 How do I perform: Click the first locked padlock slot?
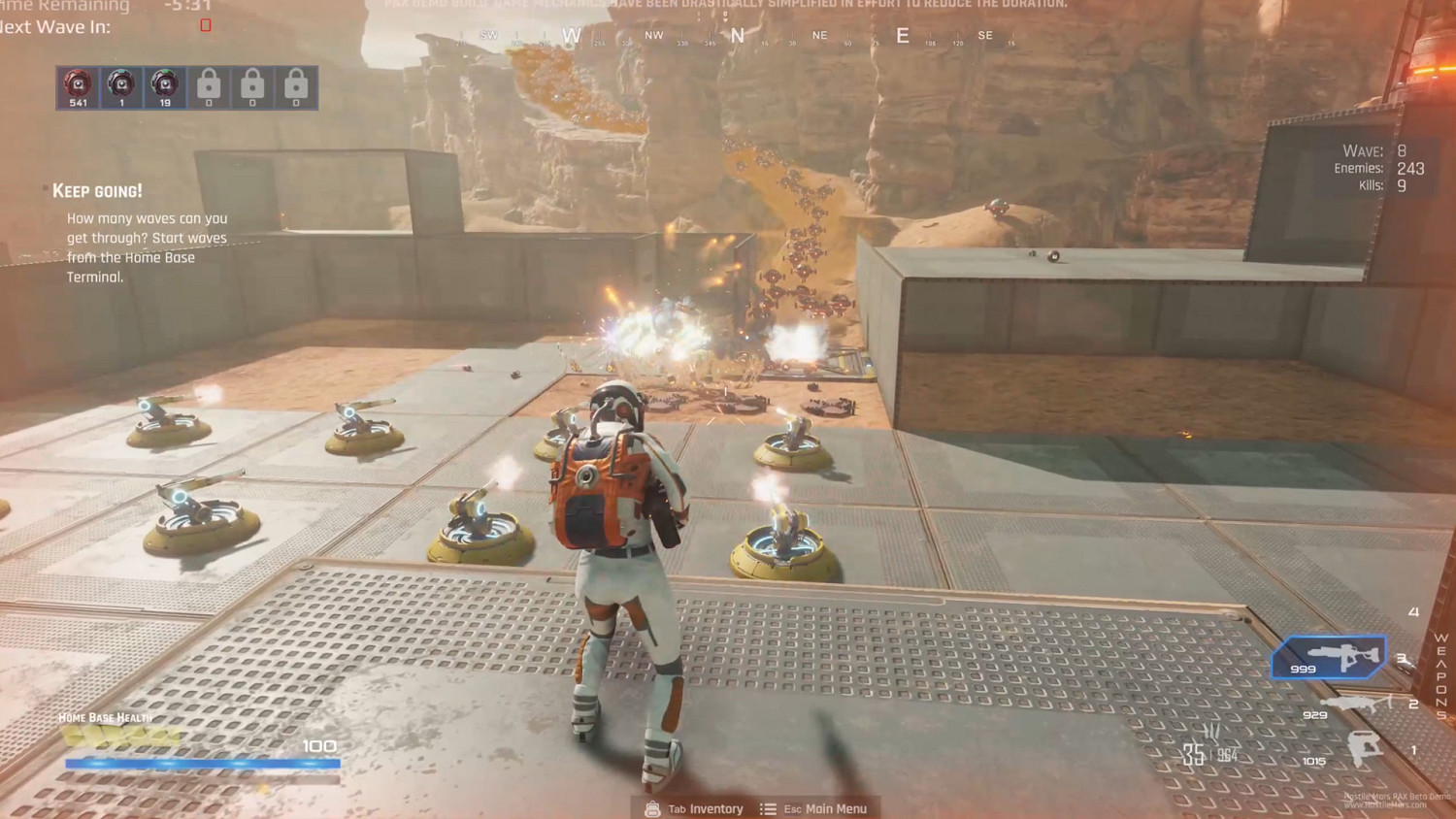tap(209, 86)
